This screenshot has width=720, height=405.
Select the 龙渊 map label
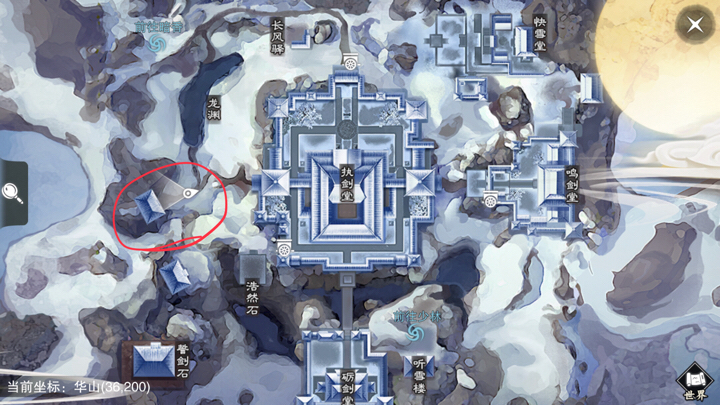pos(213,109)
